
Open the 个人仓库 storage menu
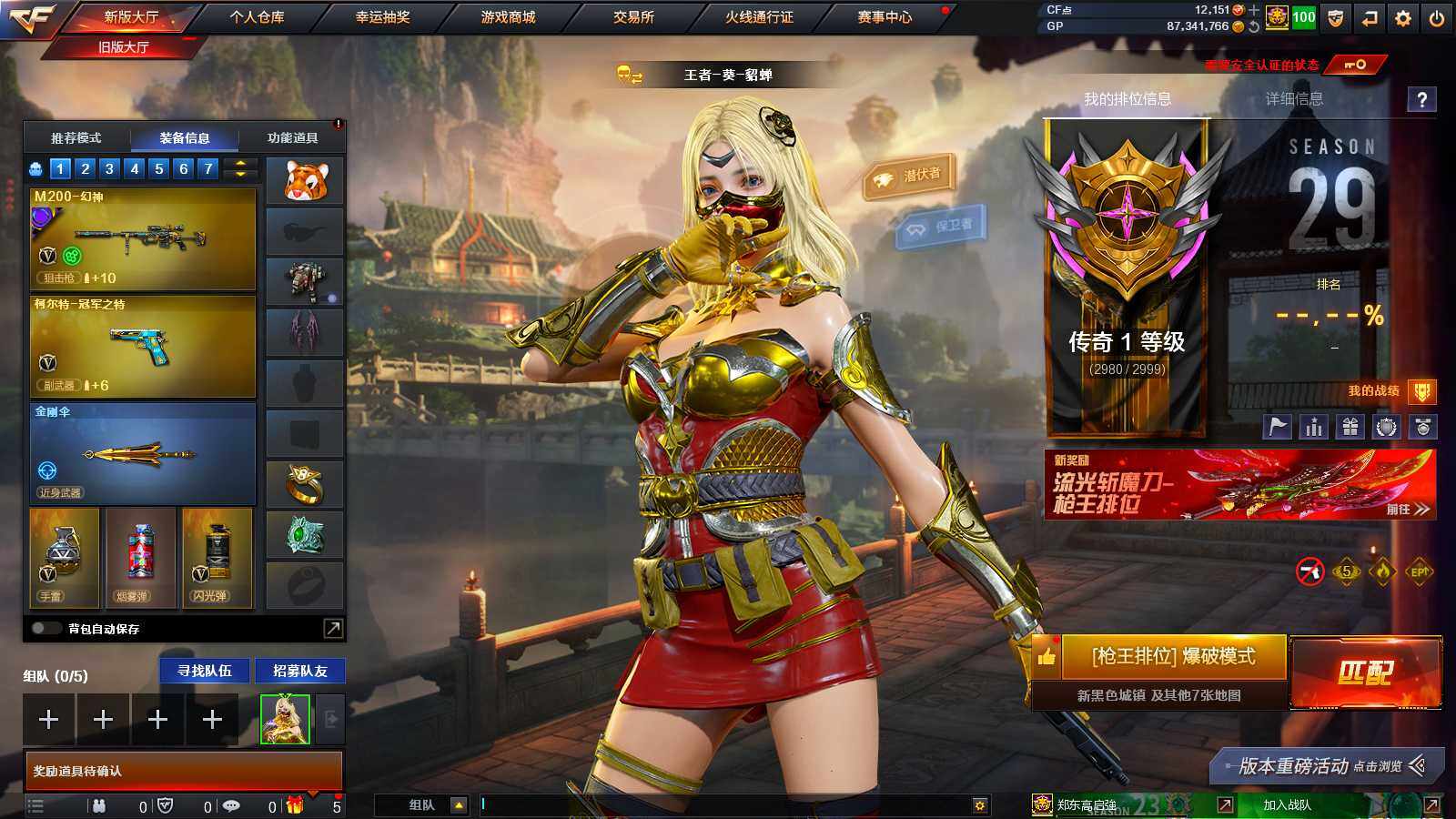pos(257,17)
